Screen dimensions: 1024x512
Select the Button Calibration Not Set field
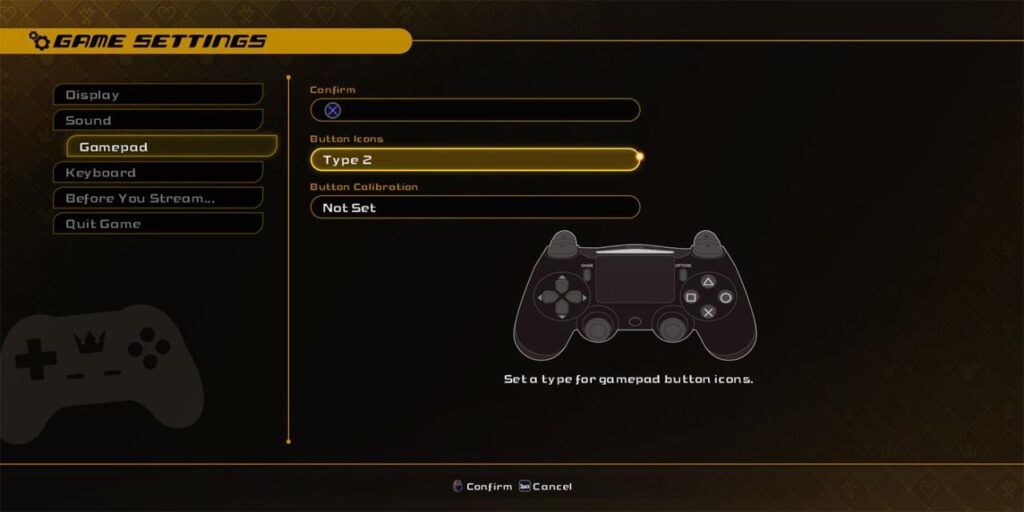coord(475,208)
